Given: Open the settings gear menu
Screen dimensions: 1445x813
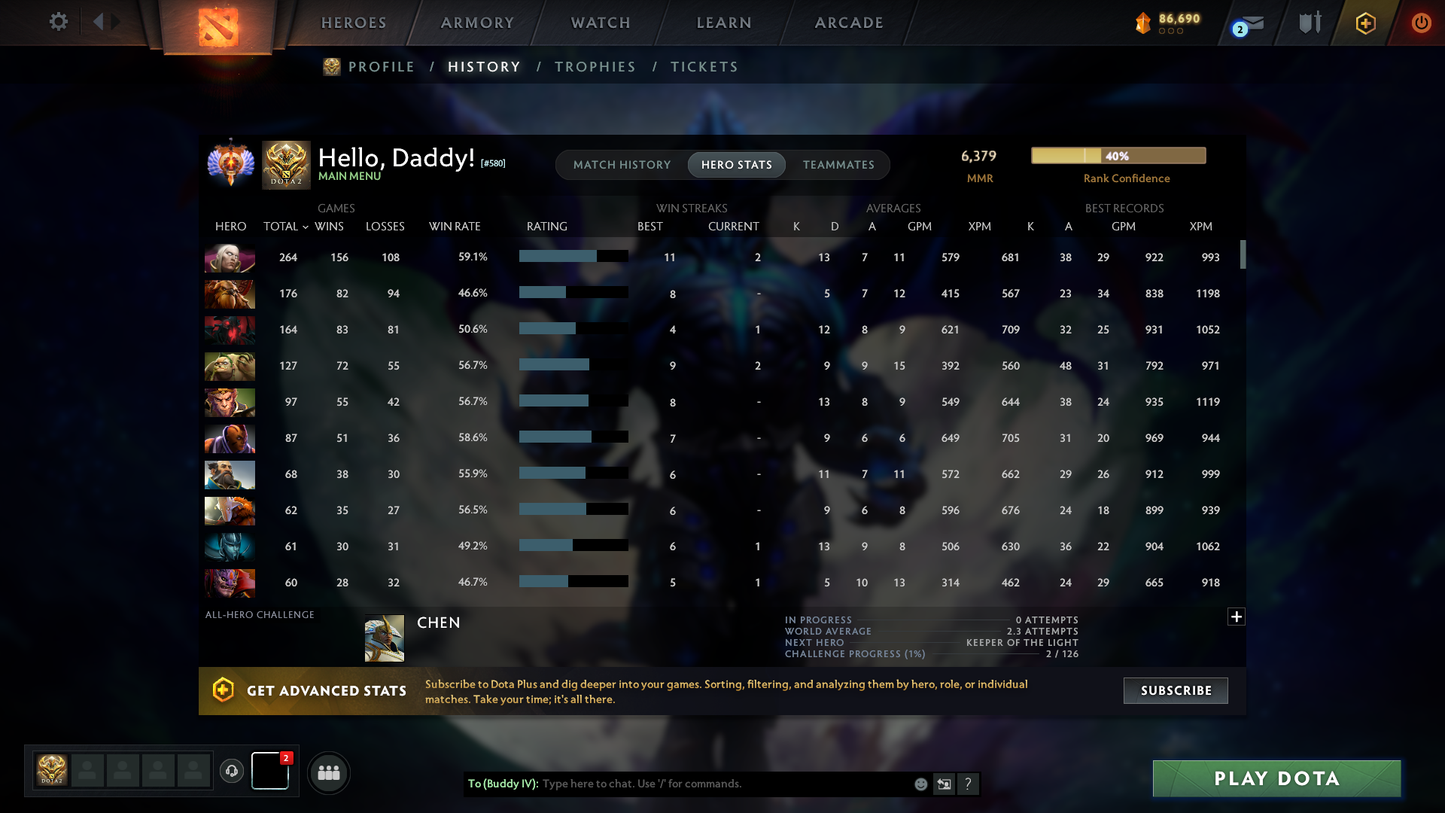Looking at the screenshot, I should [58, 21].
